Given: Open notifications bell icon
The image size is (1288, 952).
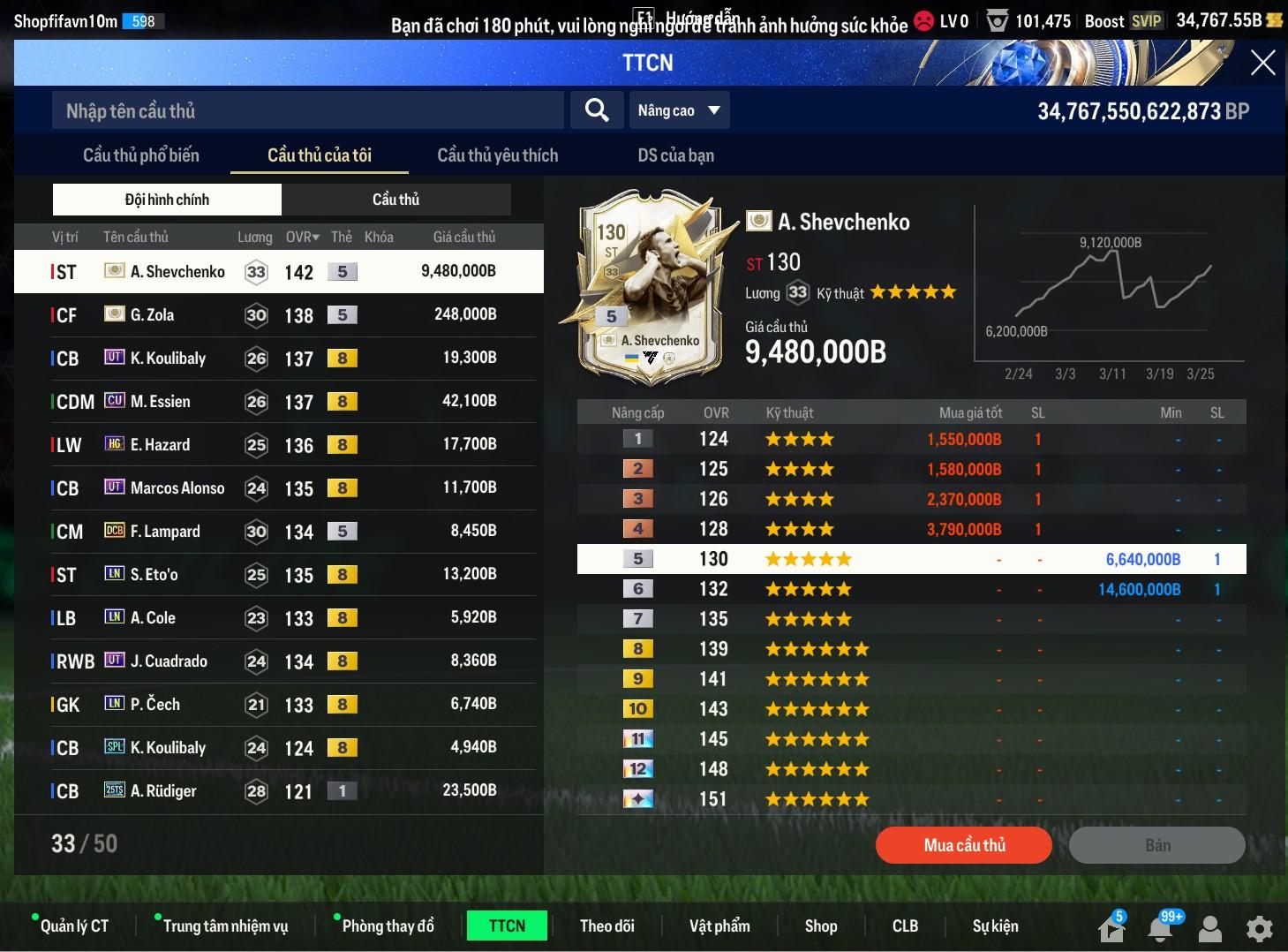Looking at the screenshot, I should pyautogui.click(x=1160, y=928).
